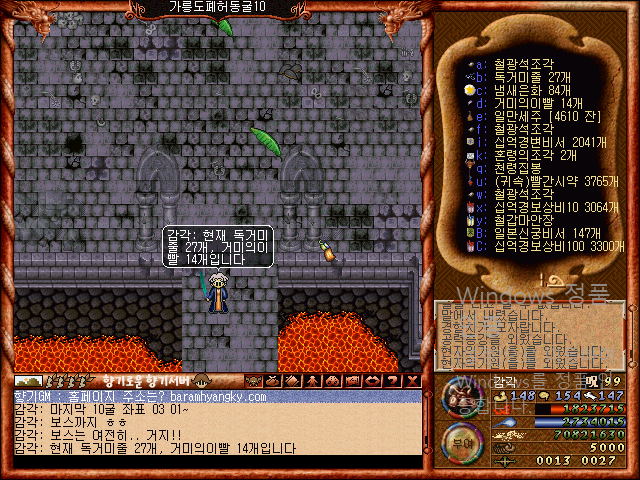640x480 pixels.
Task: Open the character portrait medallion
Action: 462,400
